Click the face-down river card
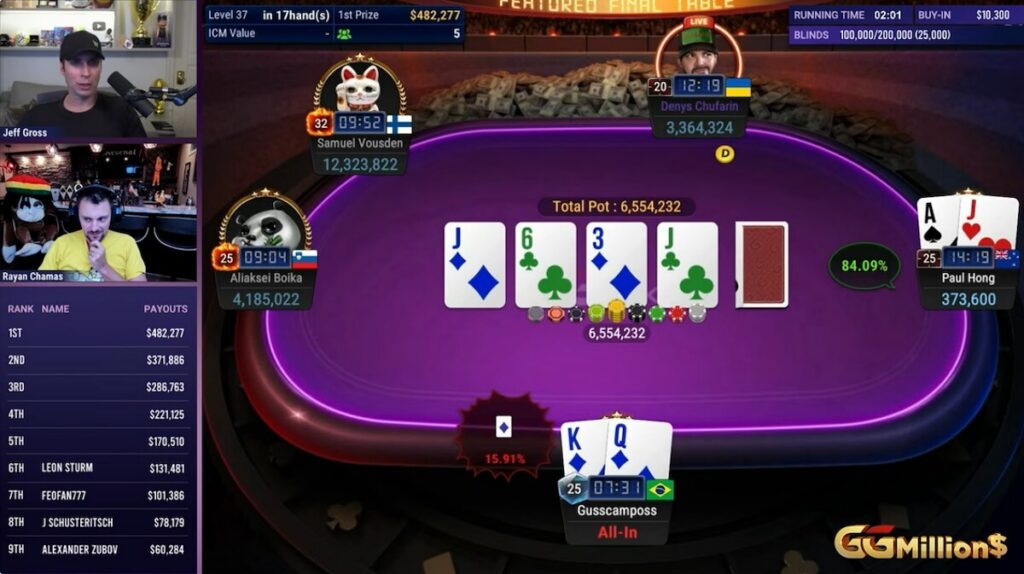The image size is (1024, 574). click(x=761, y=264)
